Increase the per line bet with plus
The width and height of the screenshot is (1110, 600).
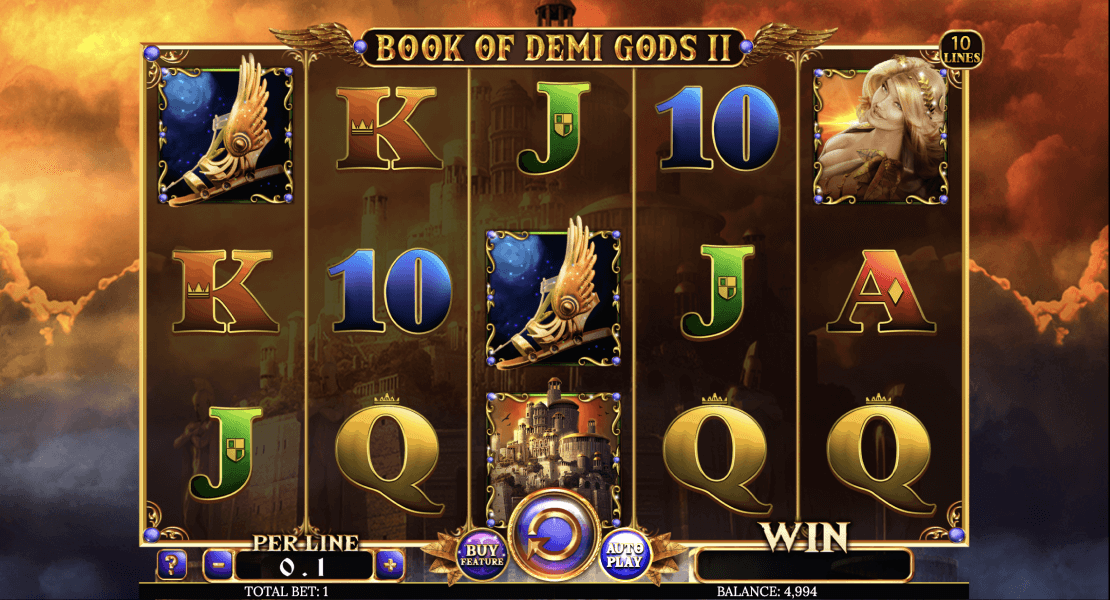(389, 566)
